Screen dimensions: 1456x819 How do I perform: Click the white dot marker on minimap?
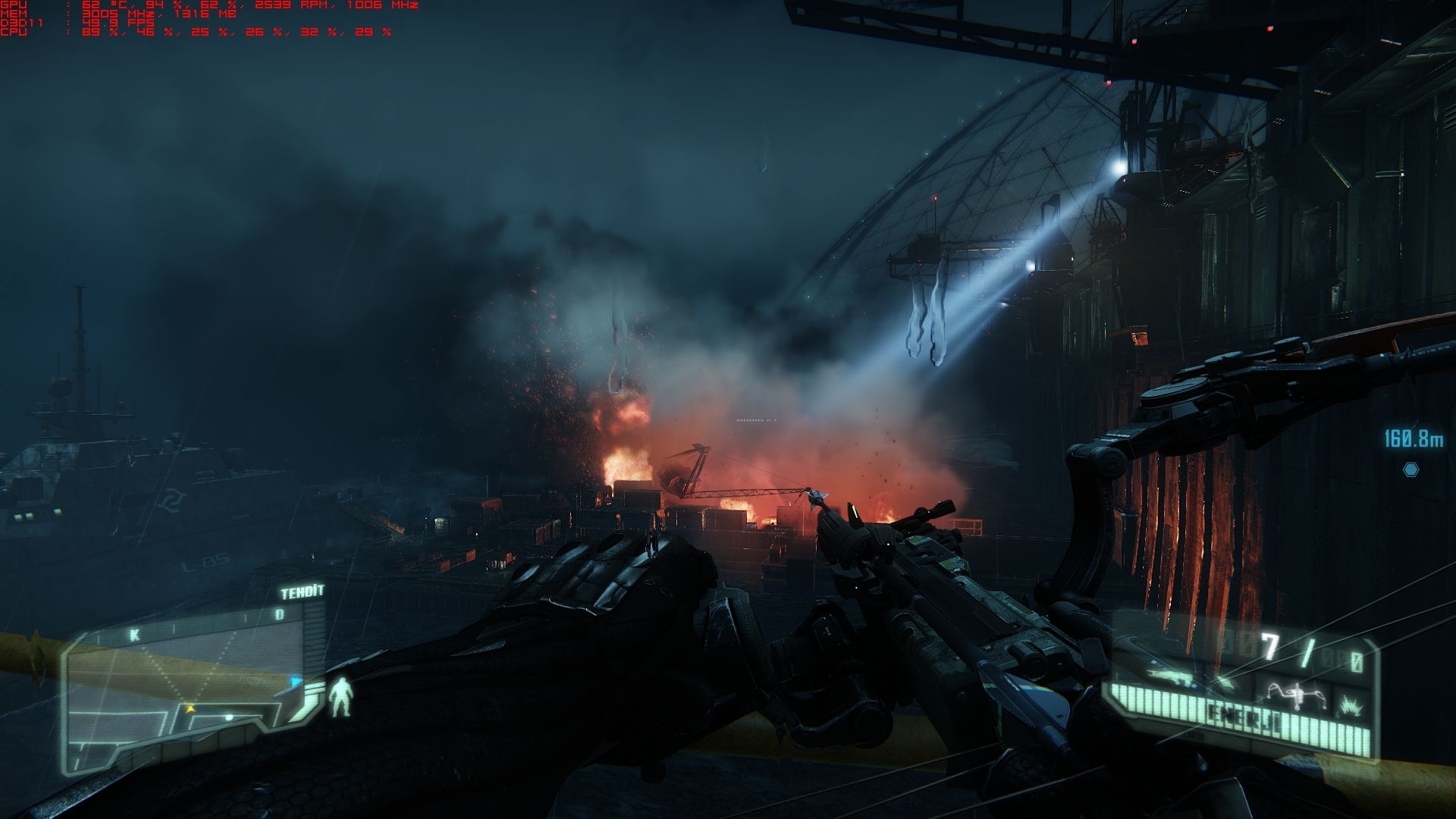[x=229, y=717]
